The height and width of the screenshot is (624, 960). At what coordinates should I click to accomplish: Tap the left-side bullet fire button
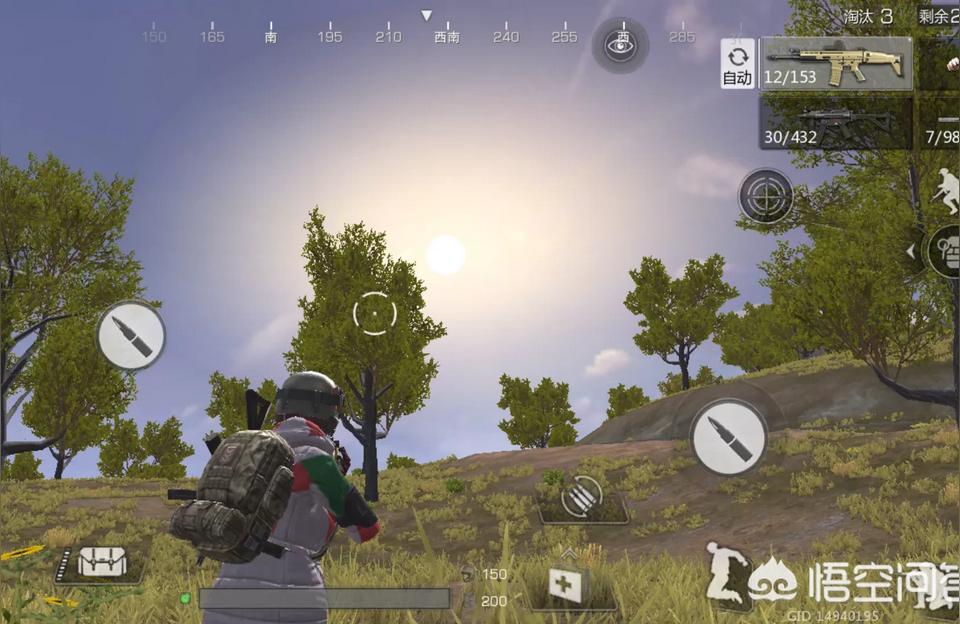131,336
